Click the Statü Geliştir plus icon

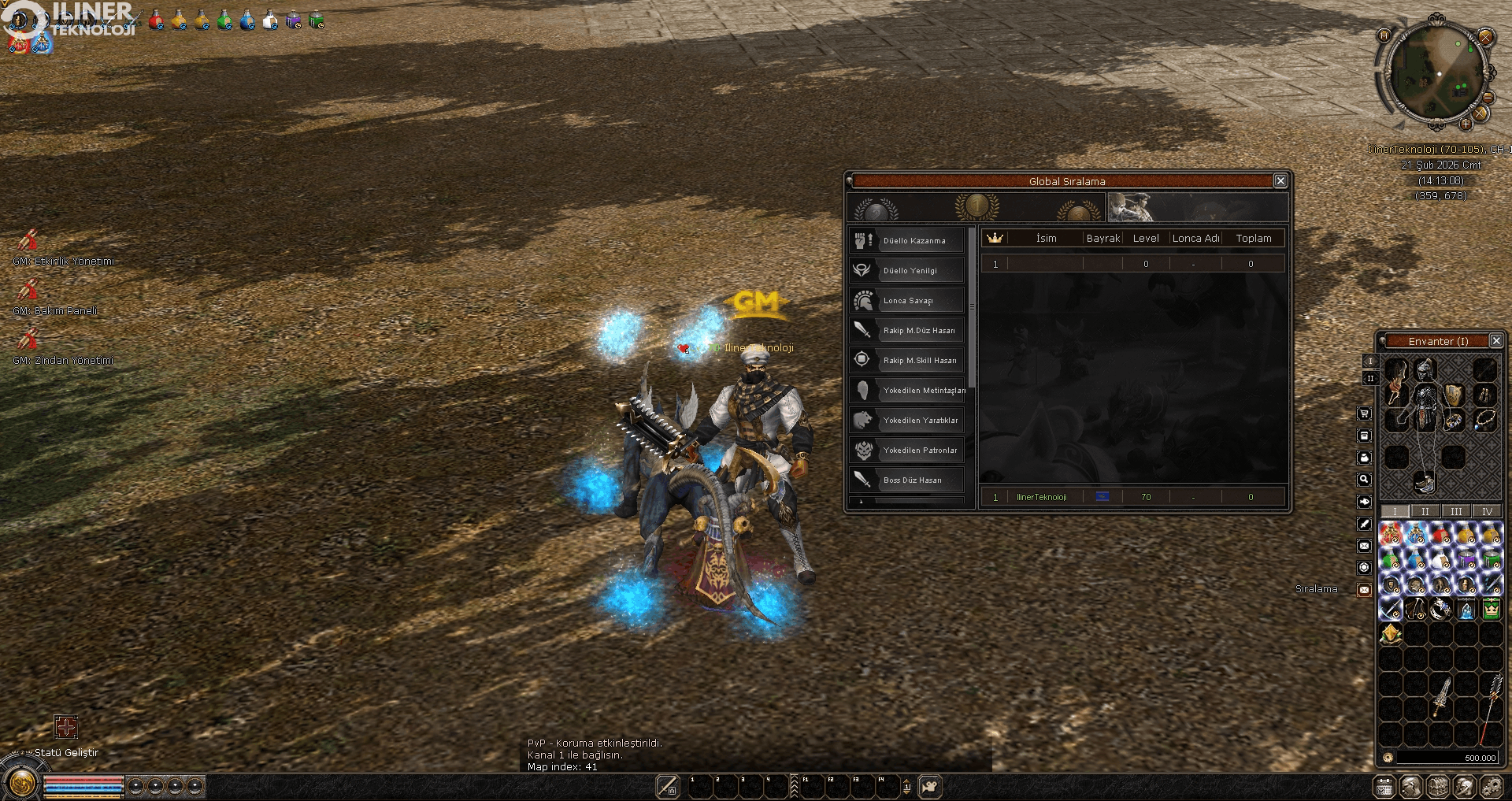coord(66,727)
